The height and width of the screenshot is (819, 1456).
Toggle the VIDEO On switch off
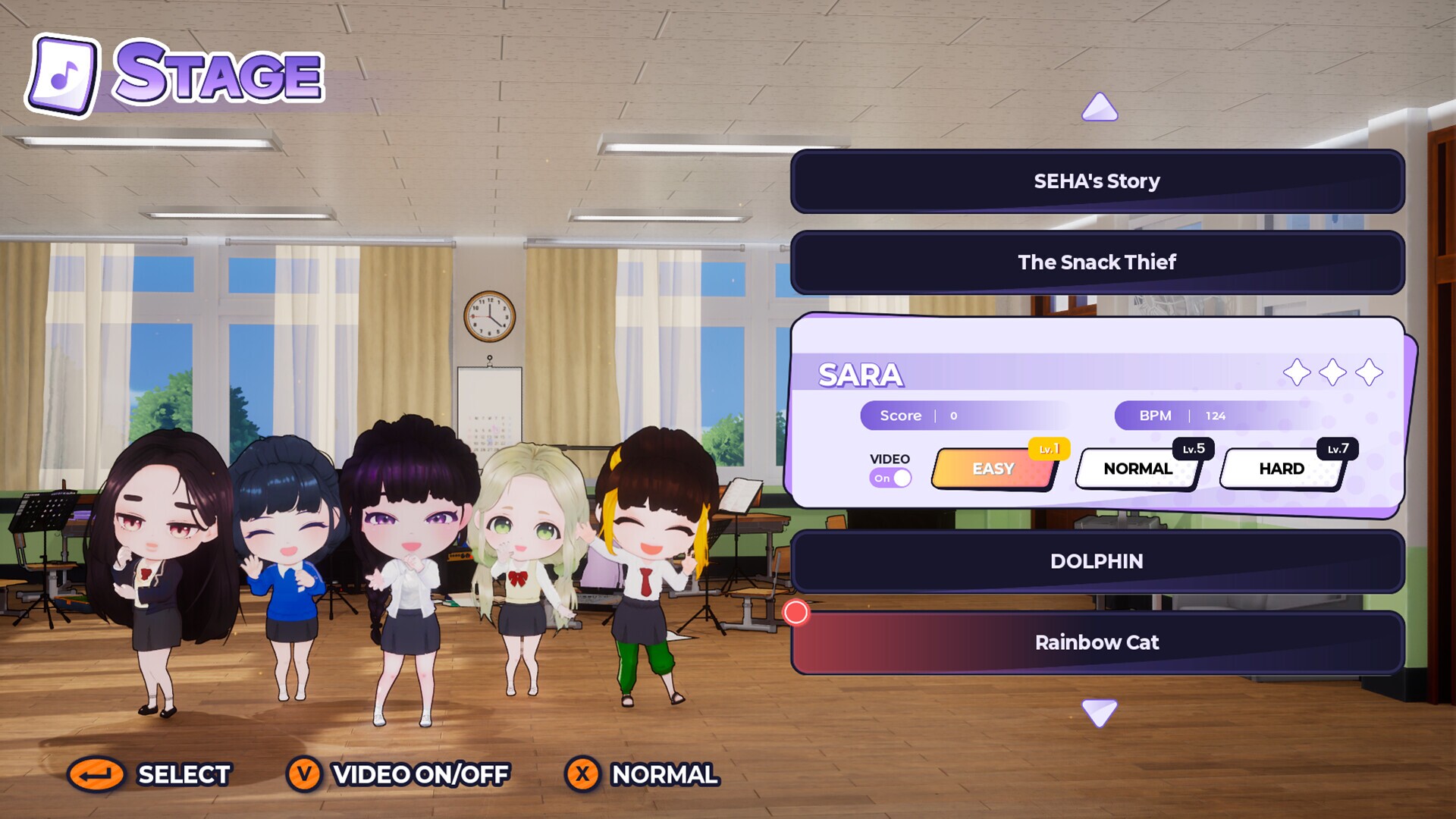point(892,477)
